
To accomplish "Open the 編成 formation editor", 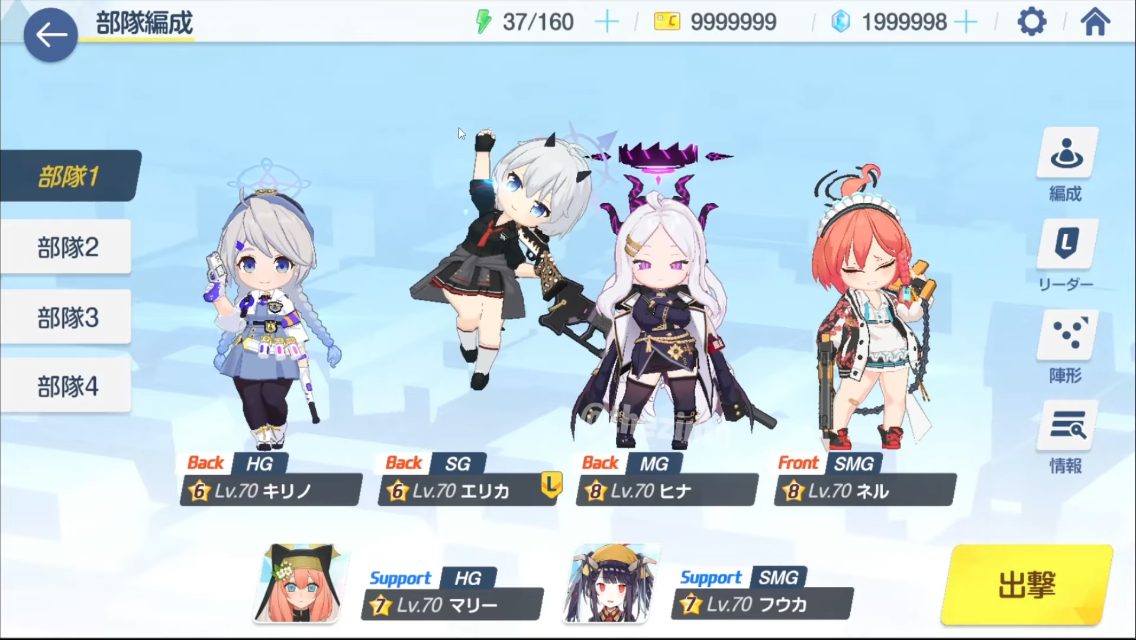I will pos(1066,165).
